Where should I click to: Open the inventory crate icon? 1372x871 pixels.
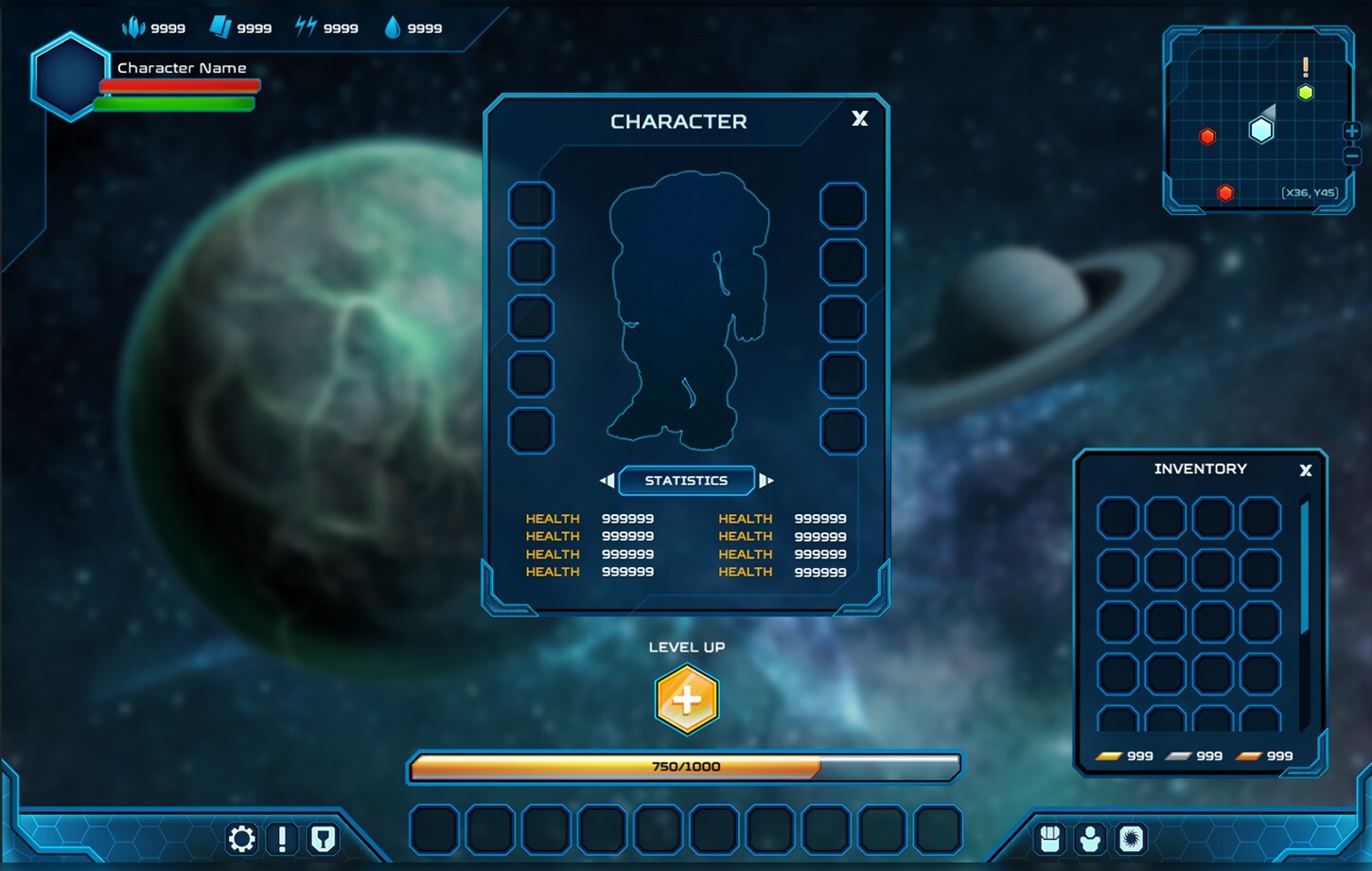(1050, 839)
